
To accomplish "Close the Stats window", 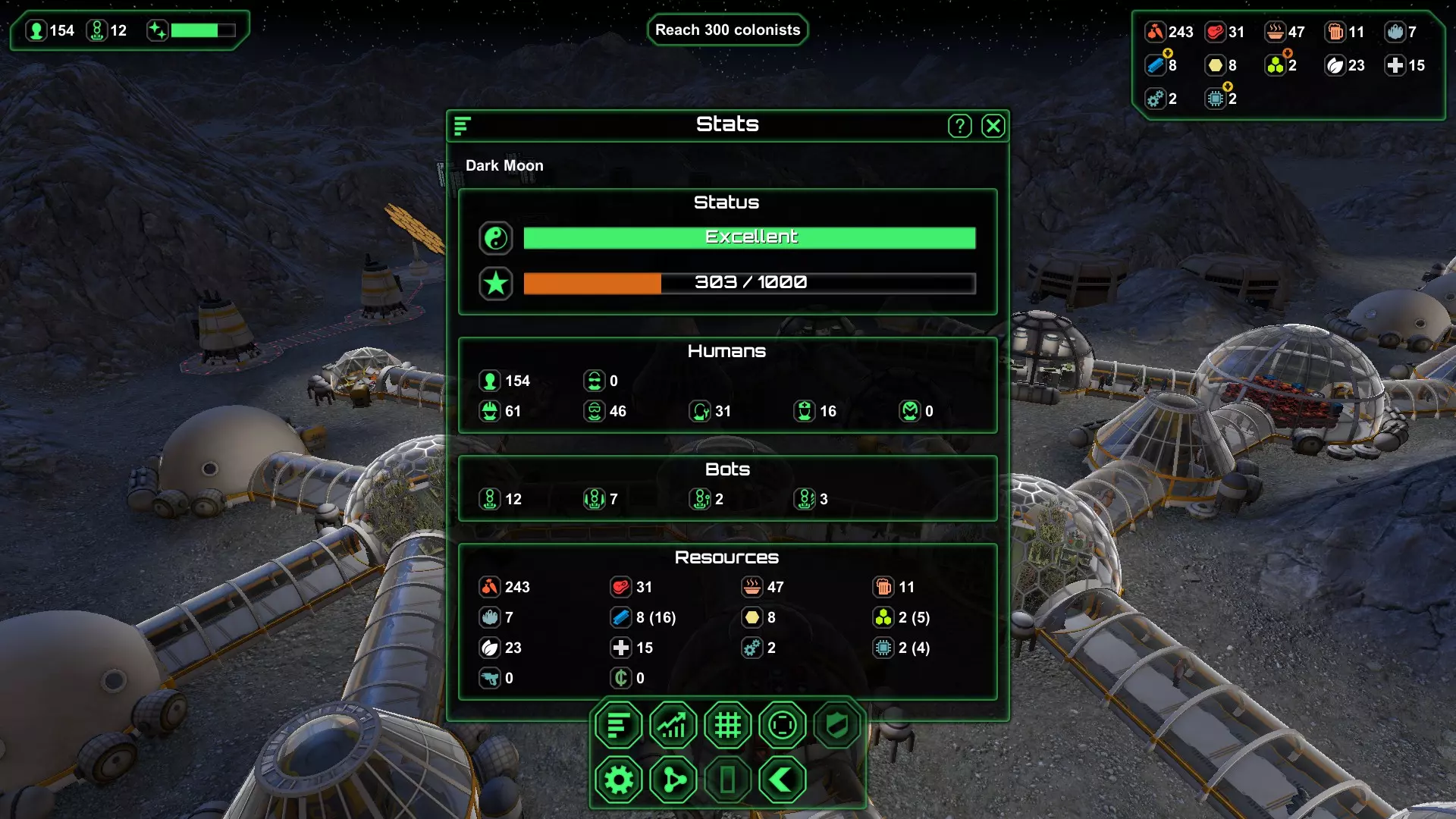I will tap(993, 126).
